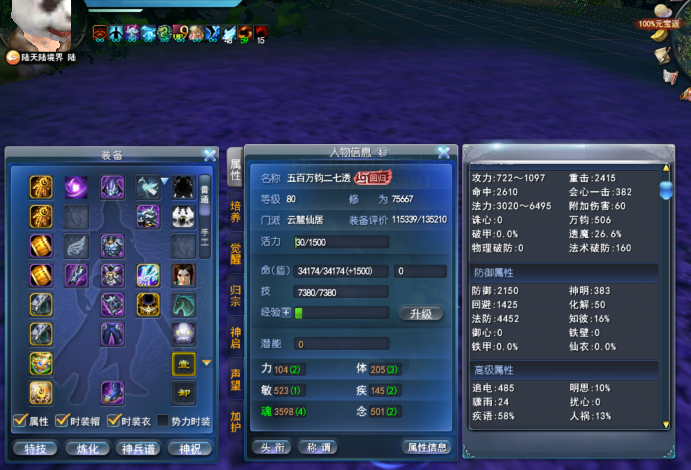Switch to the 声望 reputation tab
The image size is (691, 470).
pyautogui.click(x=235, y=379)
